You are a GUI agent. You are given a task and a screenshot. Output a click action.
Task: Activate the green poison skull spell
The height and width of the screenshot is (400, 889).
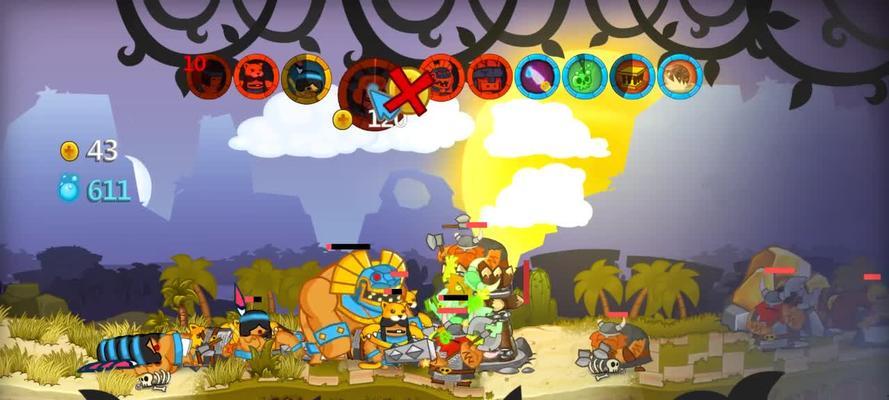pyautogui.click(x=585, y=76)
